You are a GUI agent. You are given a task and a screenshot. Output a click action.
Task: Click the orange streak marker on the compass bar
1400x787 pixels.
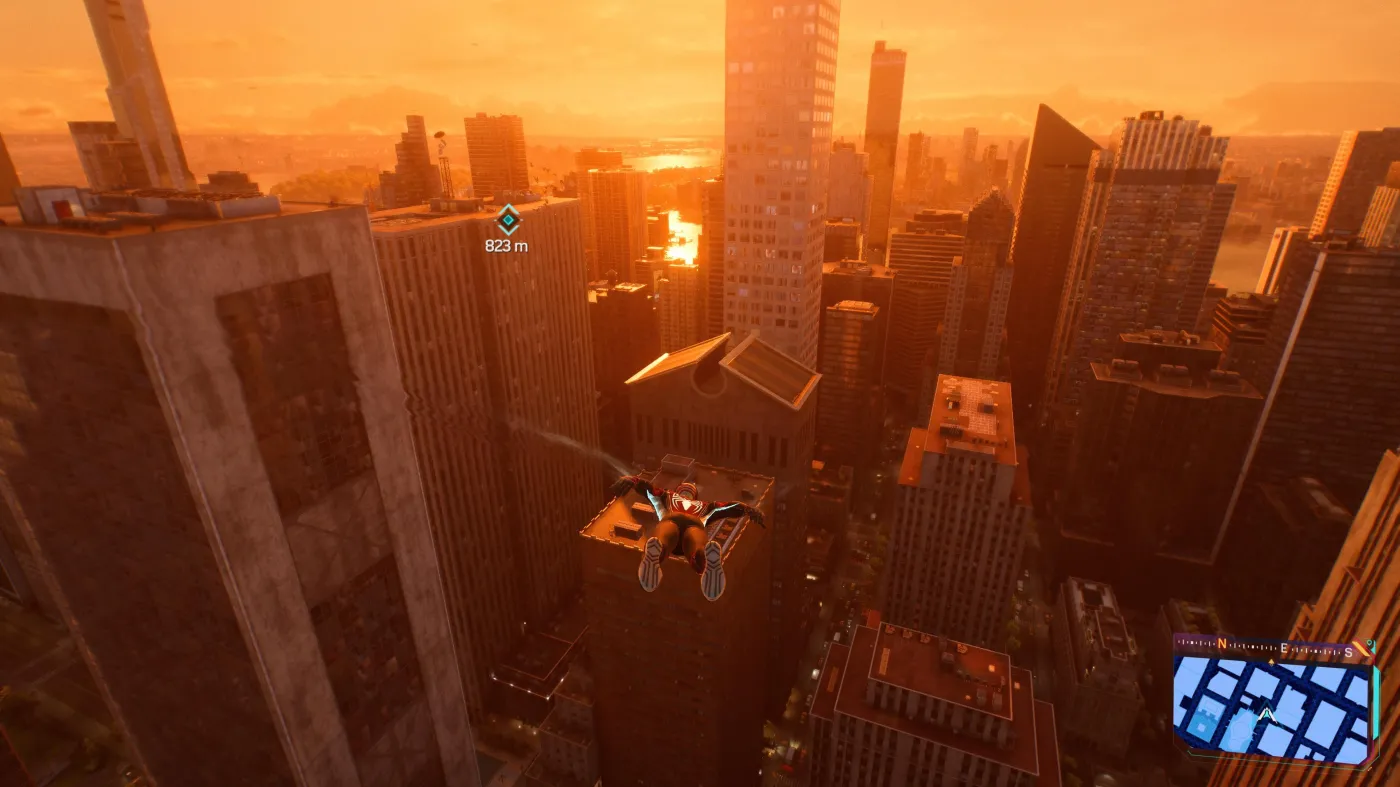pyautogui.click(x=1359, y=647)
